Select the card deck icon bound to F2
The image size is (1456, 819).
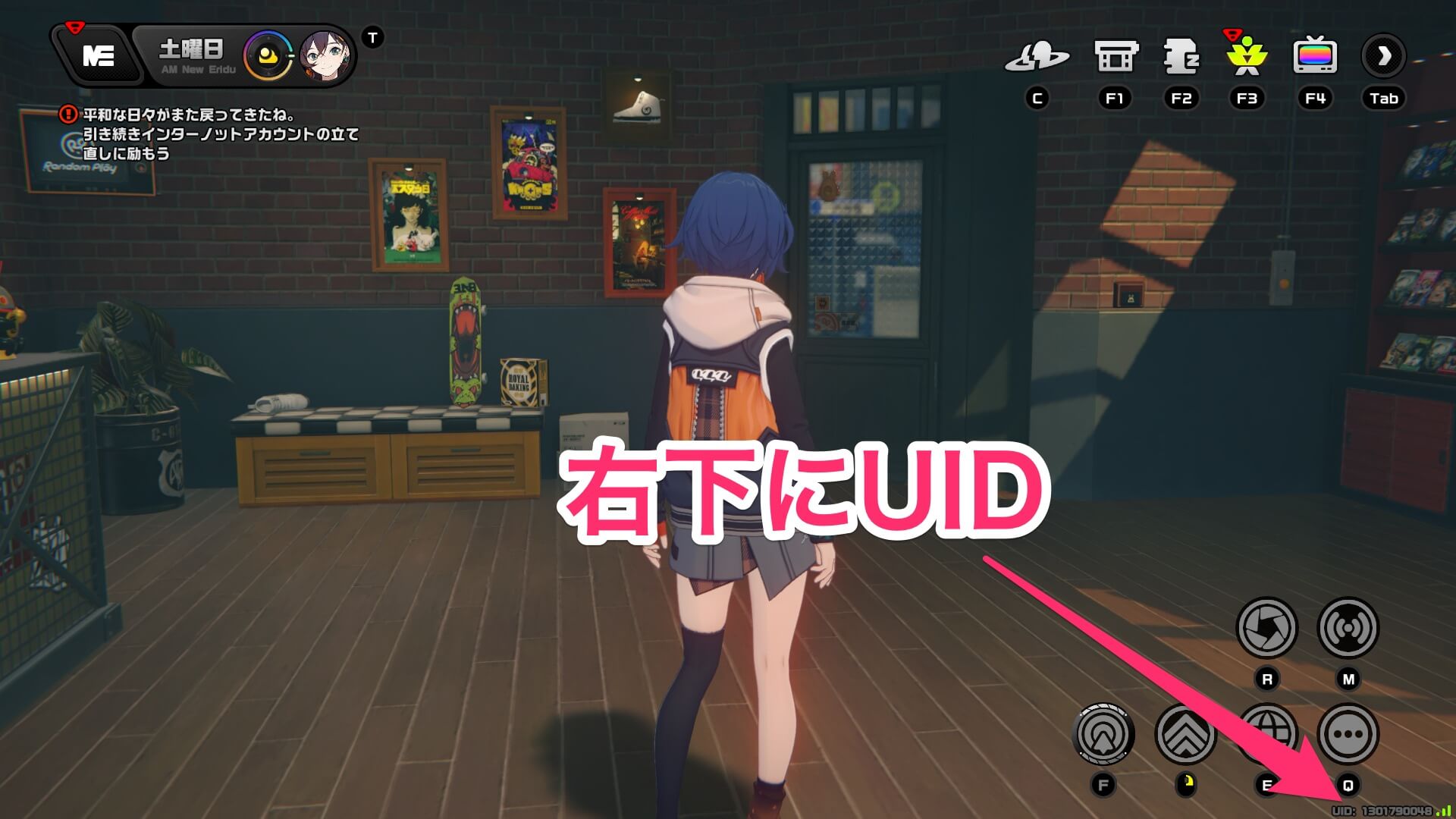tap(1181, 55)
